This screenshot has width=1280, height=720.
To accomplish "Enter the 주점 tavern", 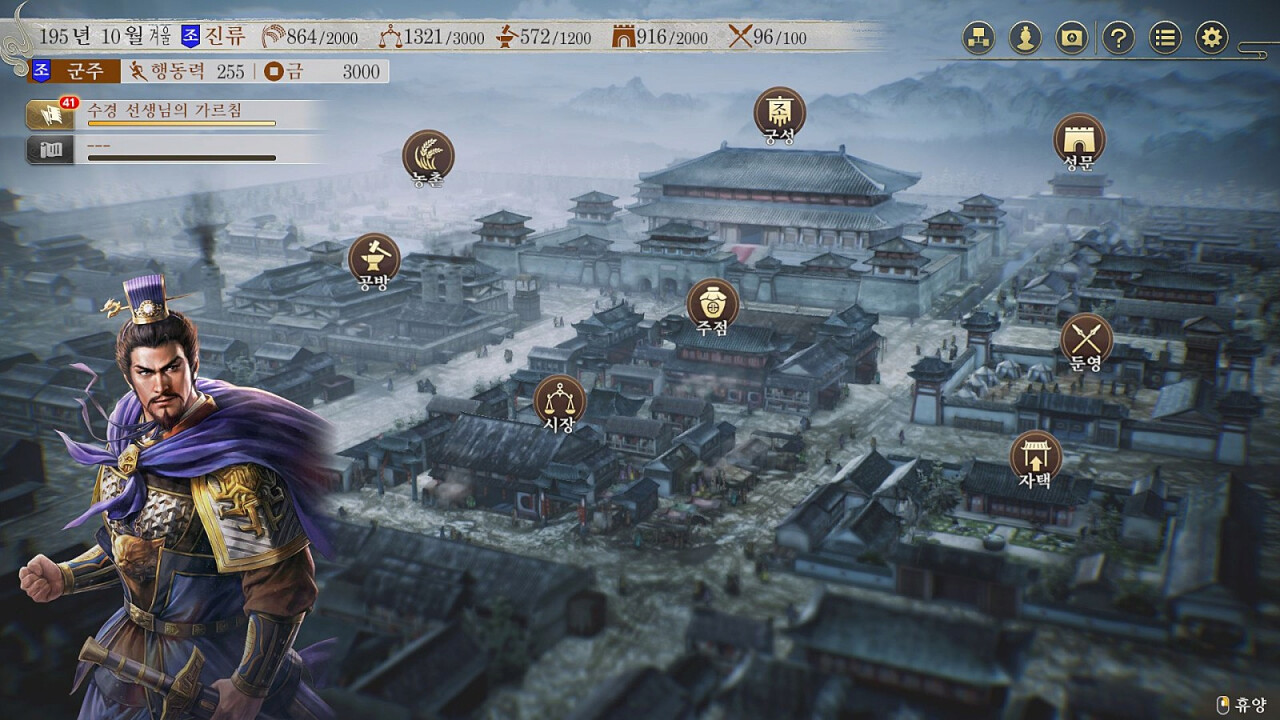I will click(x=713, y=303).
